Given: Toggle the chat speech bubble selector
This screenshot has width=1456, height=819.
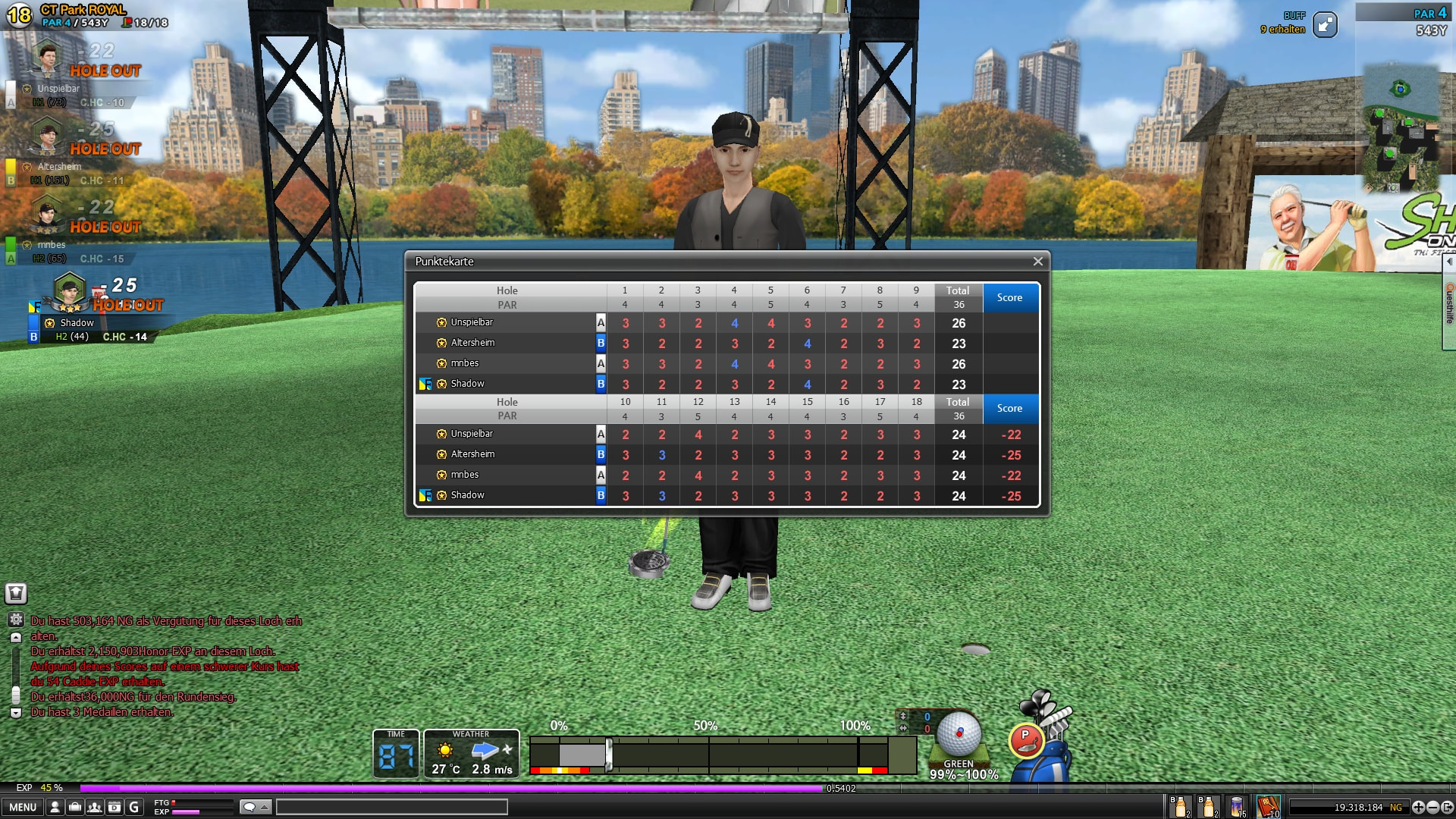Looking at the screenshot, I should tap(255, 807).
